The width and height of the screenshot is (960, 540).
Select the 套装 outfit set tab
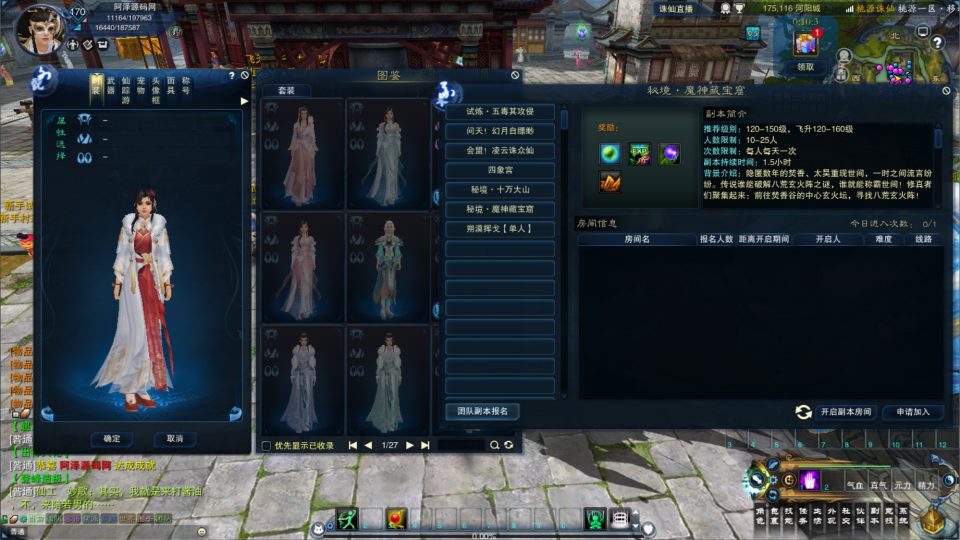(286, 90)
